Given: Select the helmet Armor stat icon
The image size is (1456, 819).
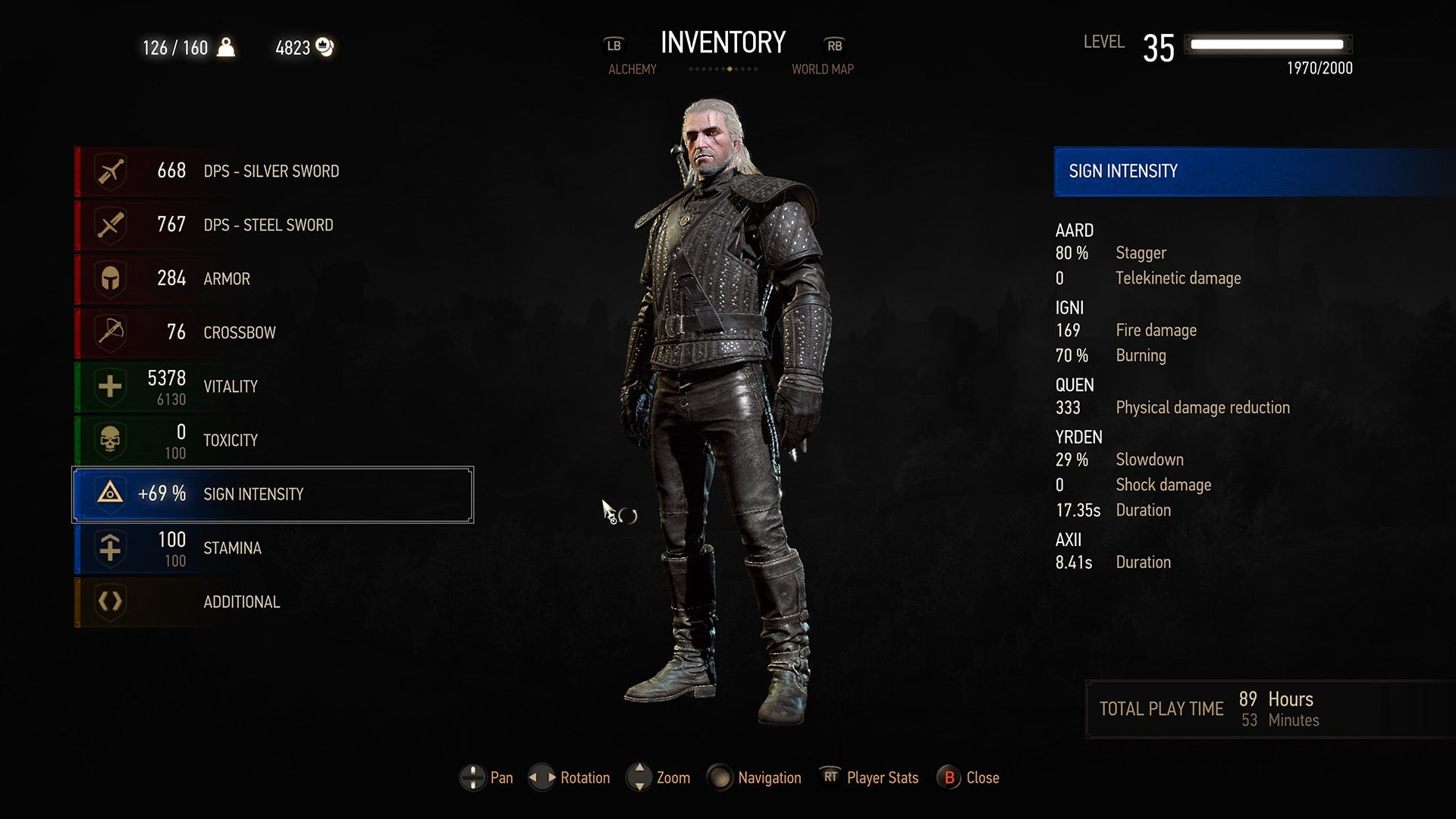Looking at the screenshot, I should click(108, 278).
